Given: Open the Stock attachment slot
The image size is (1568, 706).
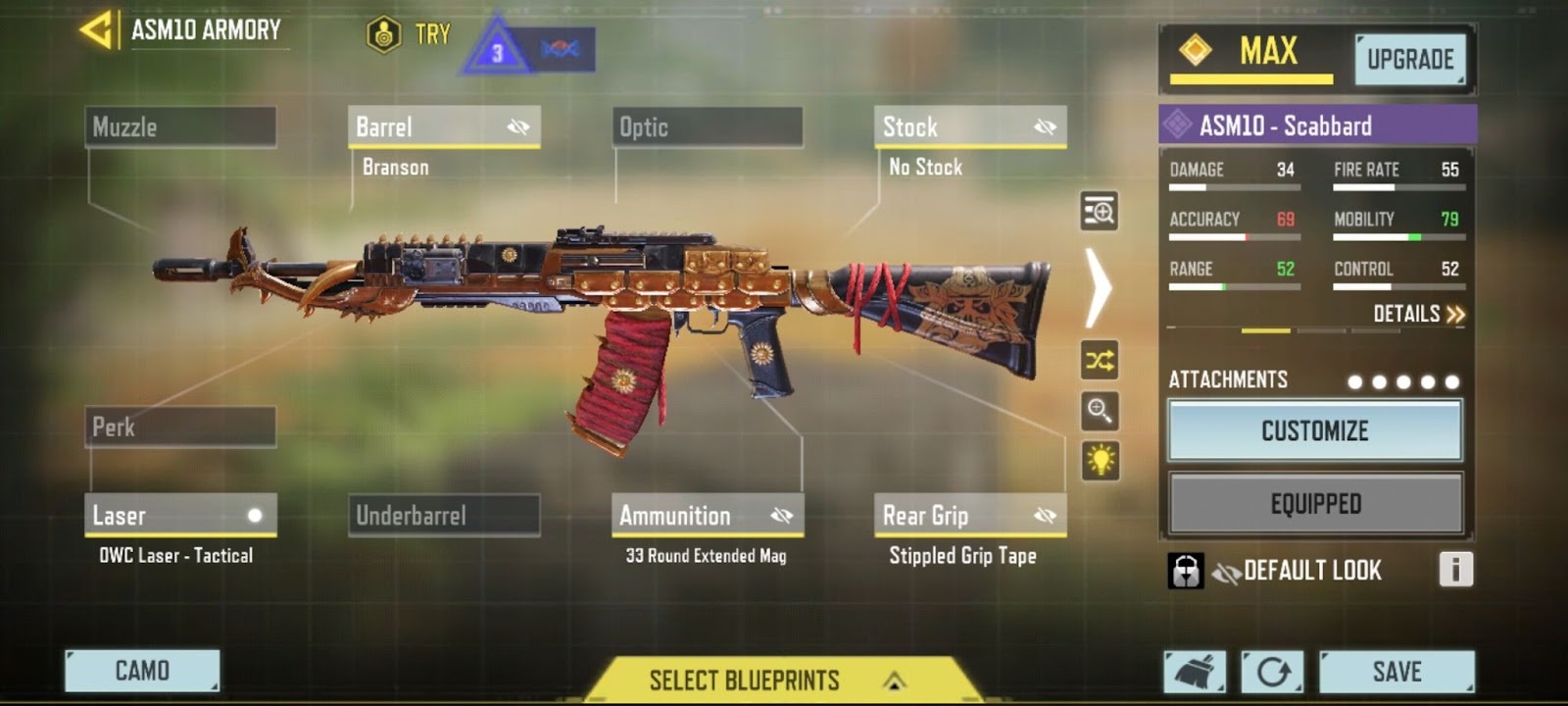Looking at the screenshot, I should (969, 127).
